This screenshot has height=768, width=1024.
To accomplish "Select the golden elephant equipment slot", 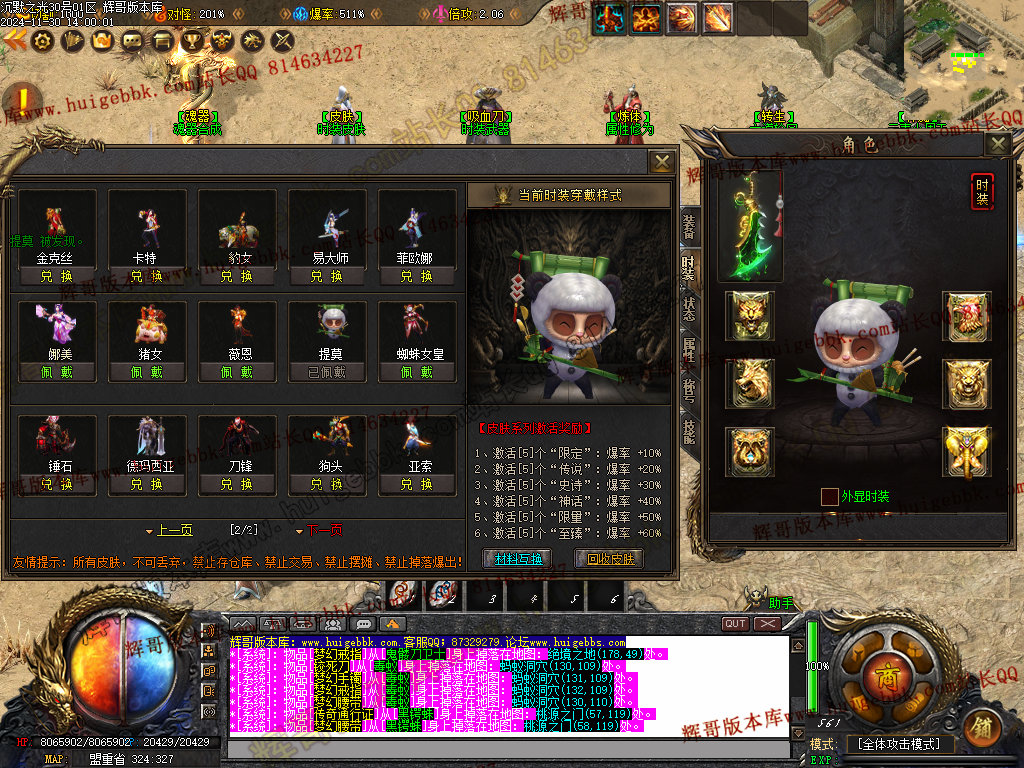I will click(x=966, y=452).
